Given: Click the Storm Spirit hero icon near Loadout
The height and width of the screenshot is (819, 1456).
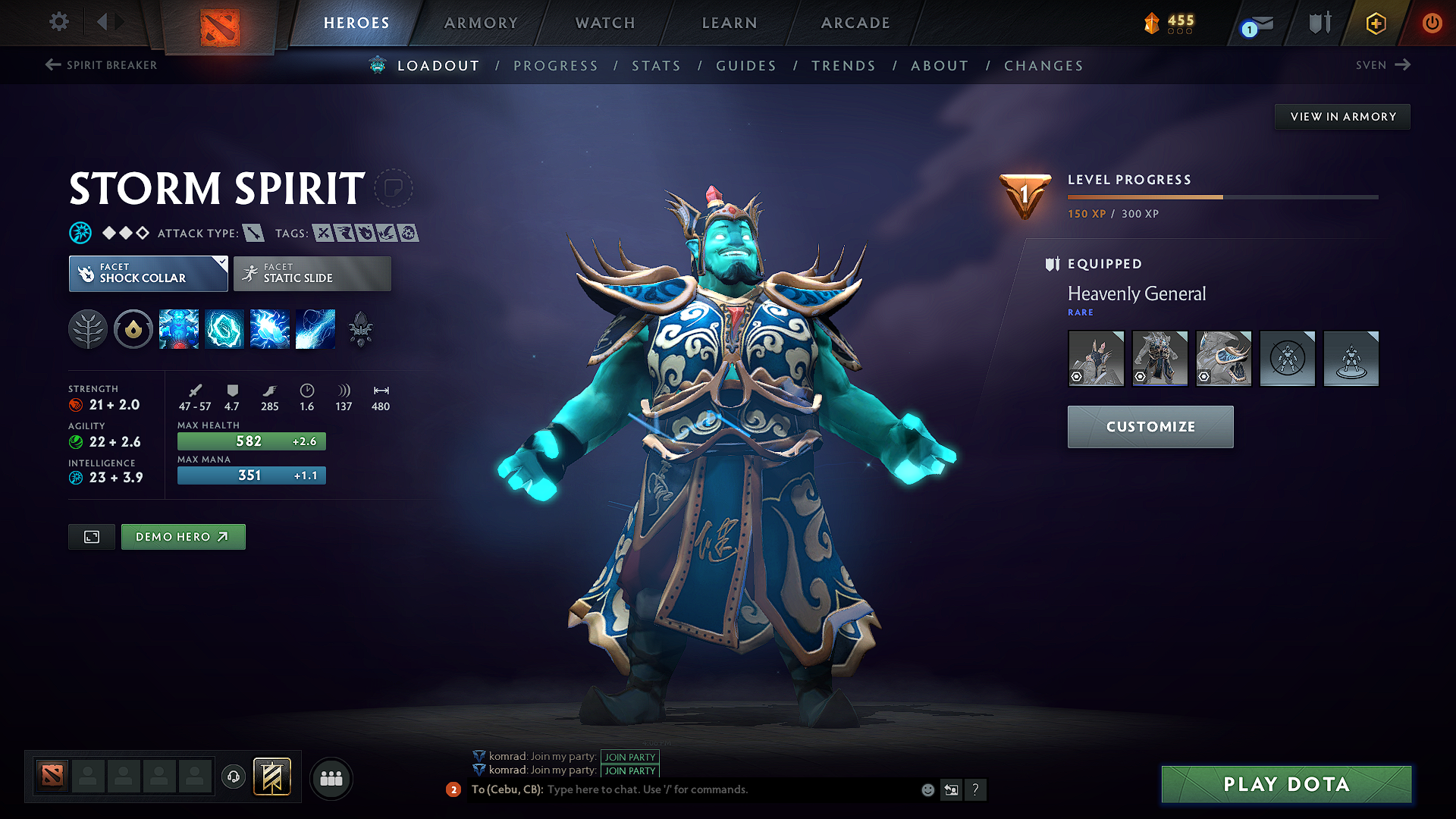Looking at the screenshot, I should click(x=377, y=65).
